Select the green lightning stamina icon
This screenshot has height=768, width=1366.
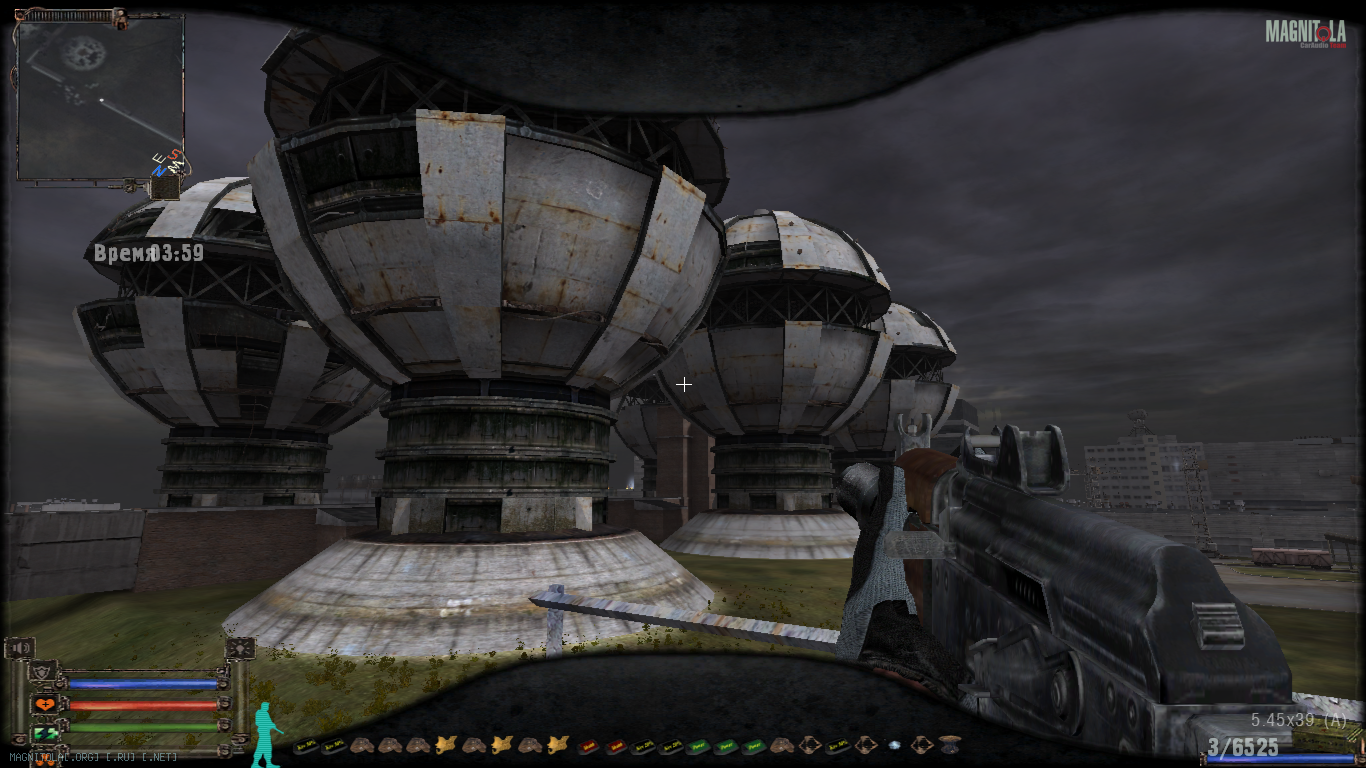pos(44,733)
